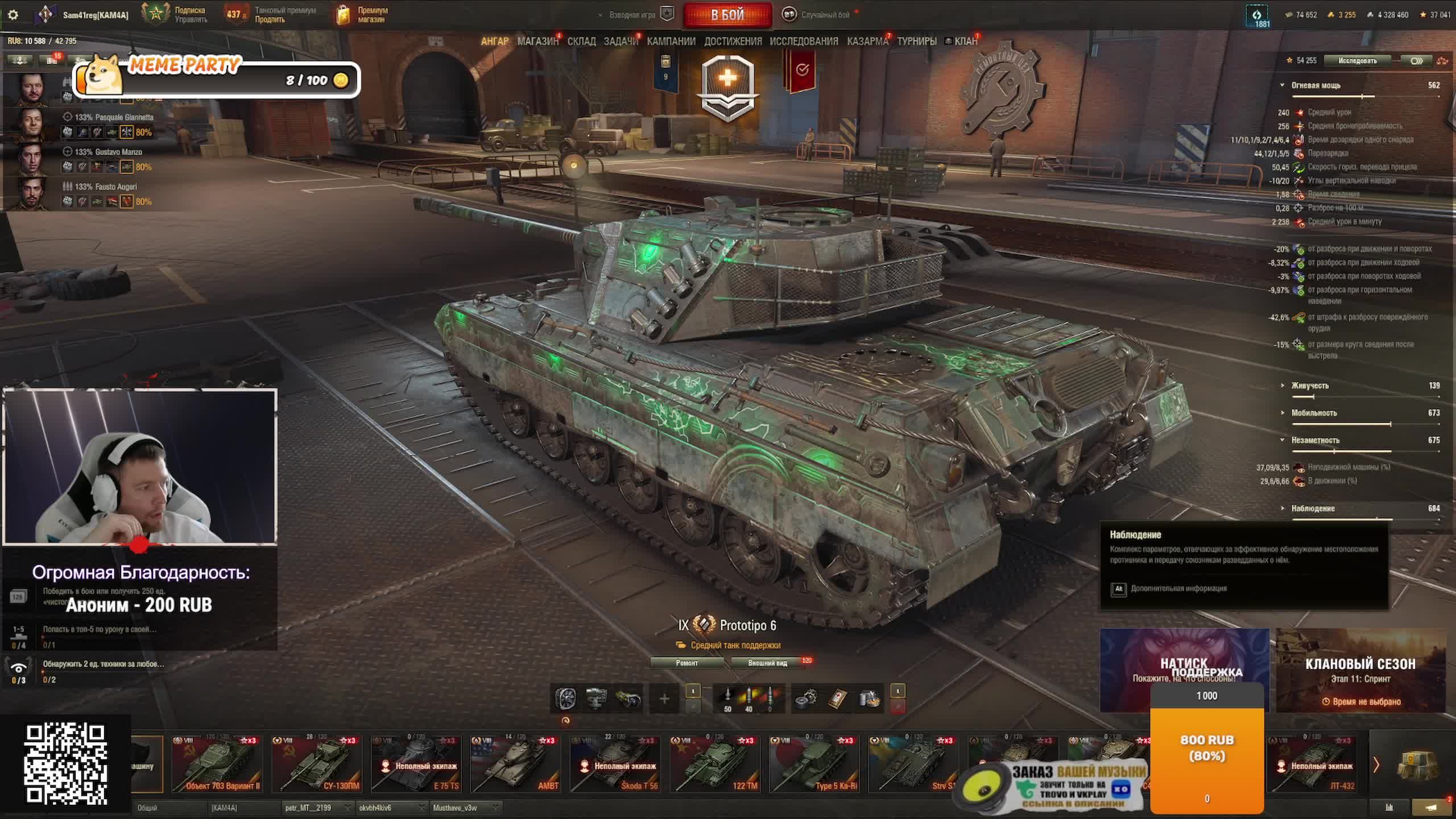Start battle with the red В БОЙ button

727,15
